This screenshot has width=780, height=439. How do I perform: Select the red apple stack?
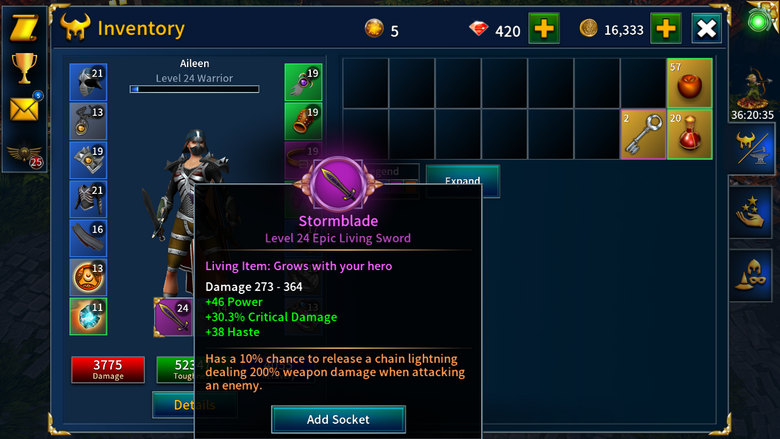[689, 82]
